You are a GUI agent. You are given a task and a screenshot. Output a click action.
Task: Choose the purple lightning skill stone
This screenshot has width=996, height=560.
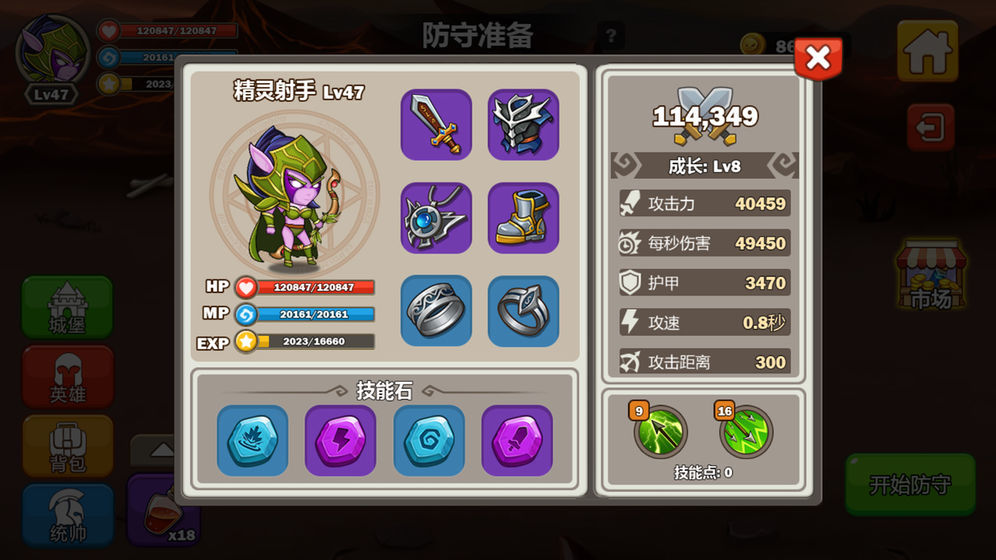tap(340, 440)
